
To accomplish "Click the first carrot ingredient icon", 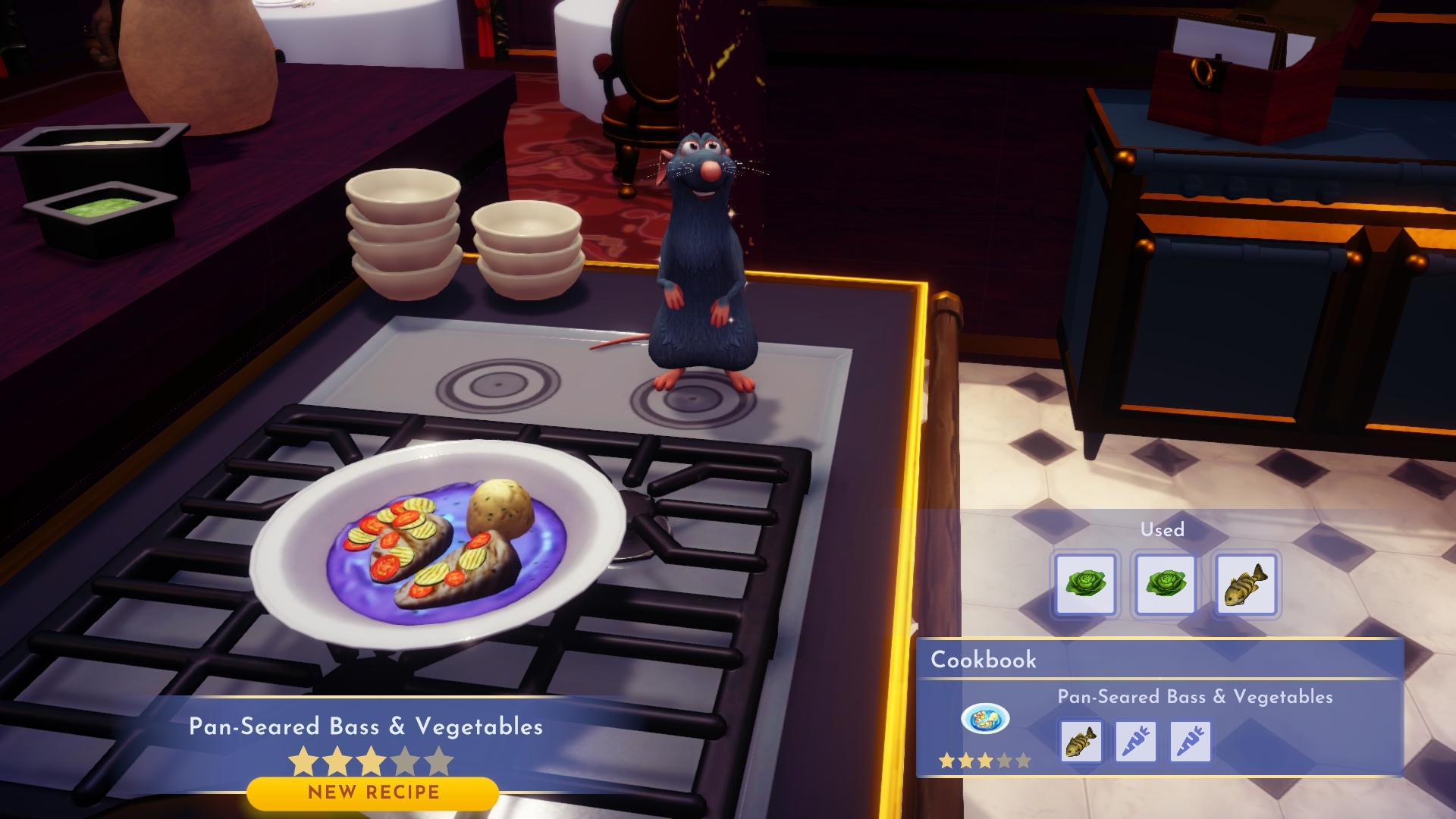I will 1136,742.
